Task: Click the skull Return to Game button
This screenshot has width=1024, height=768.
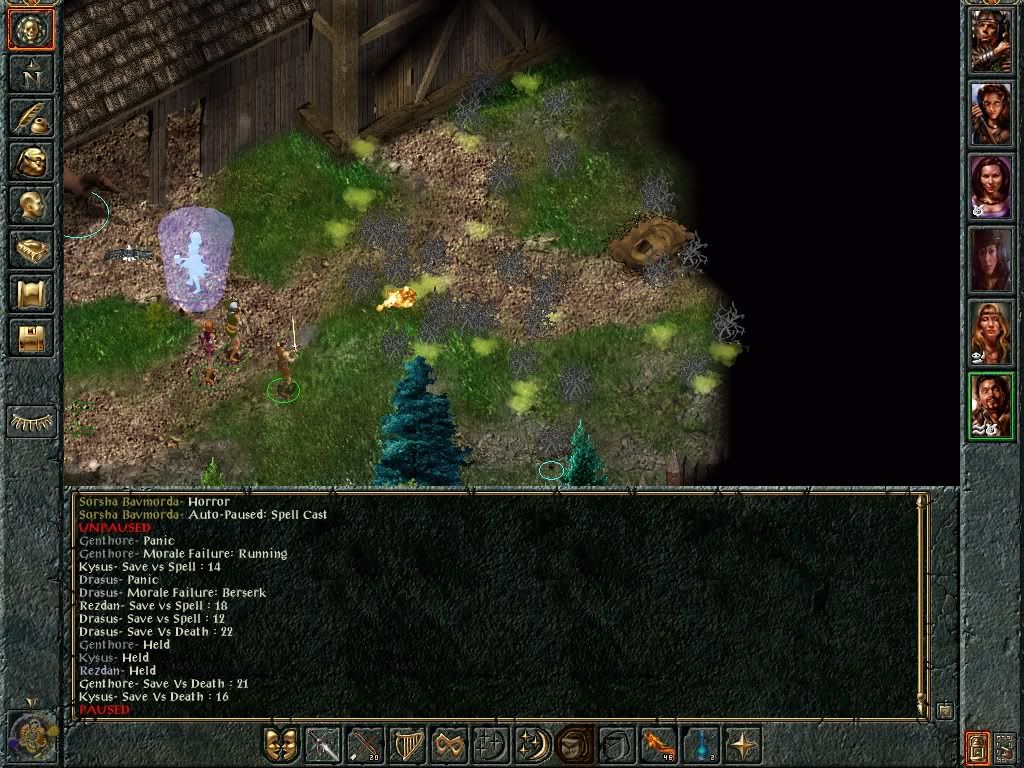Action: point(31,30)
